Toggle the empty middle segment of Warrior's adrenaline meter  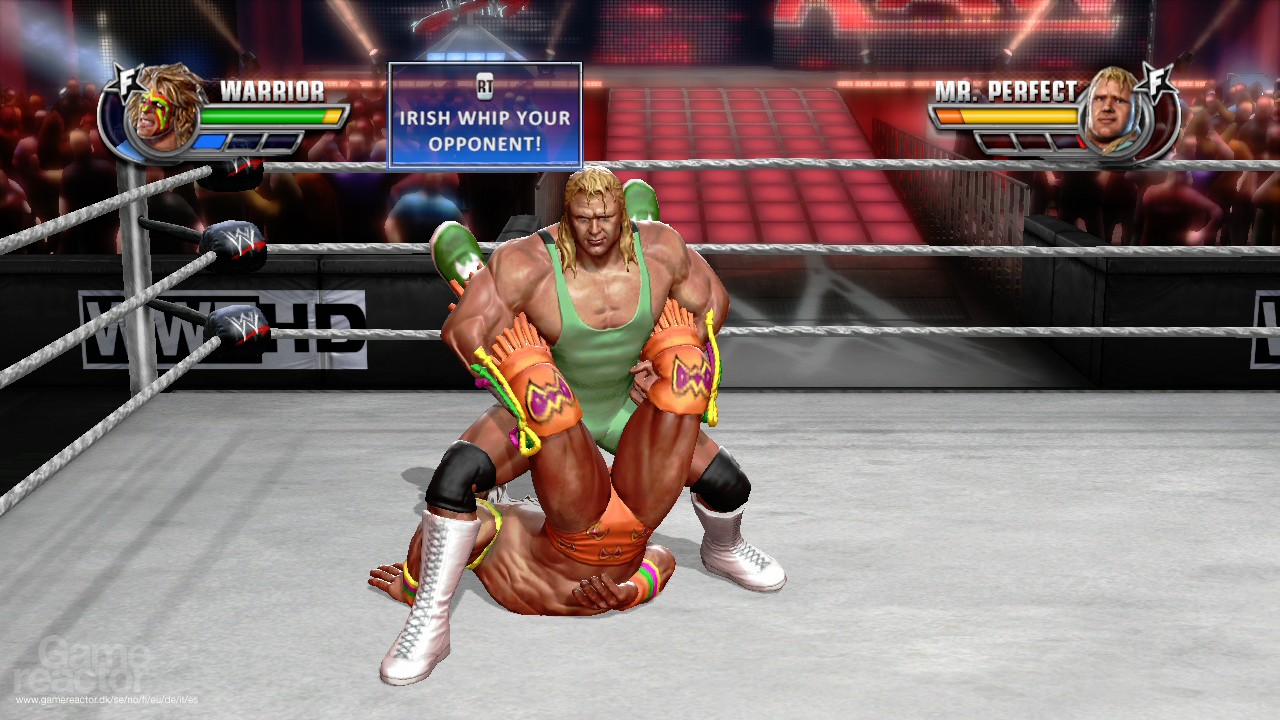(x=244, y=142)
